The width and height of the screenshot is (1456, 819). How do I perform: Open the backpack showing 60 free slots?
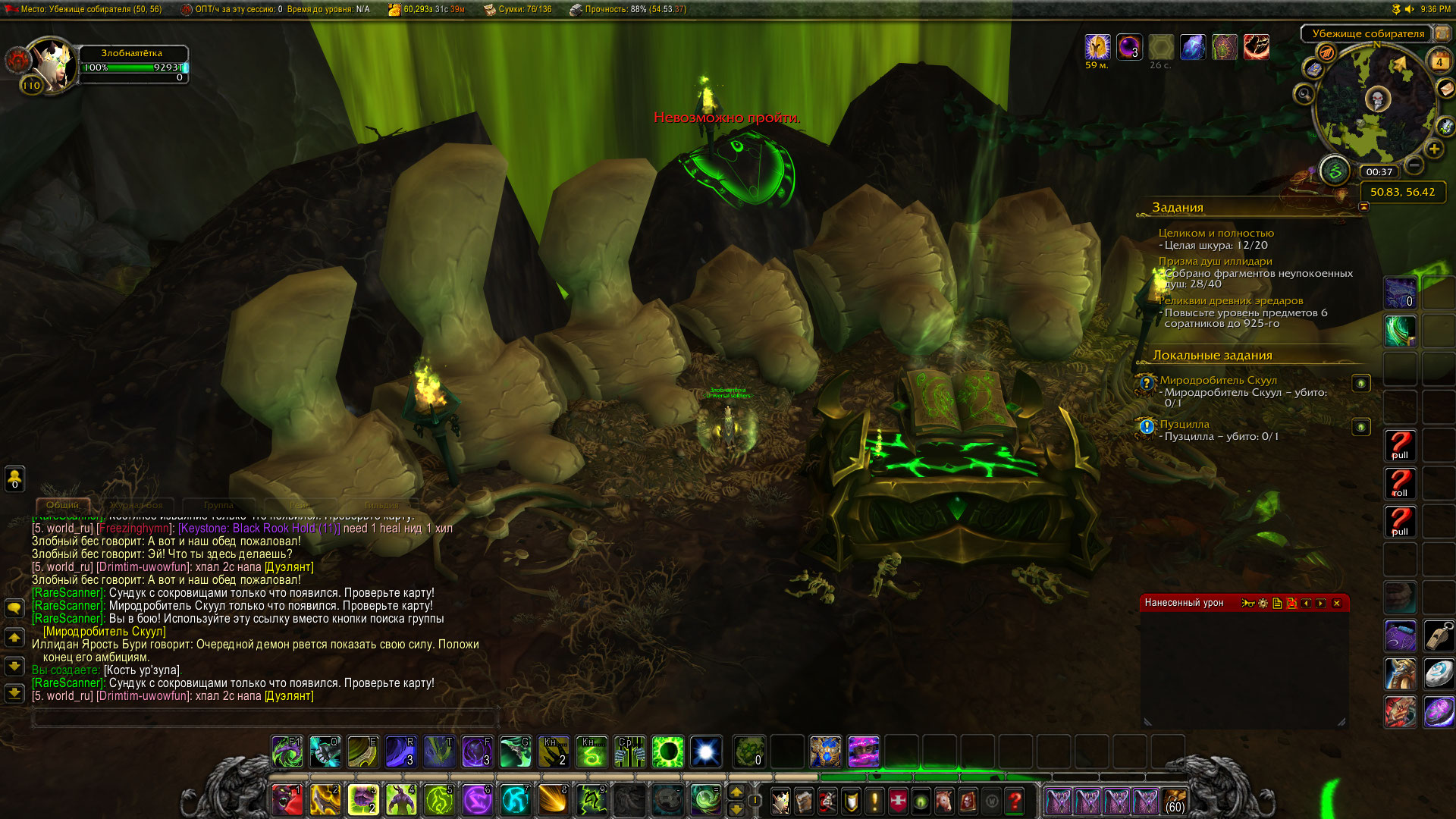[x=1175, y=801]
